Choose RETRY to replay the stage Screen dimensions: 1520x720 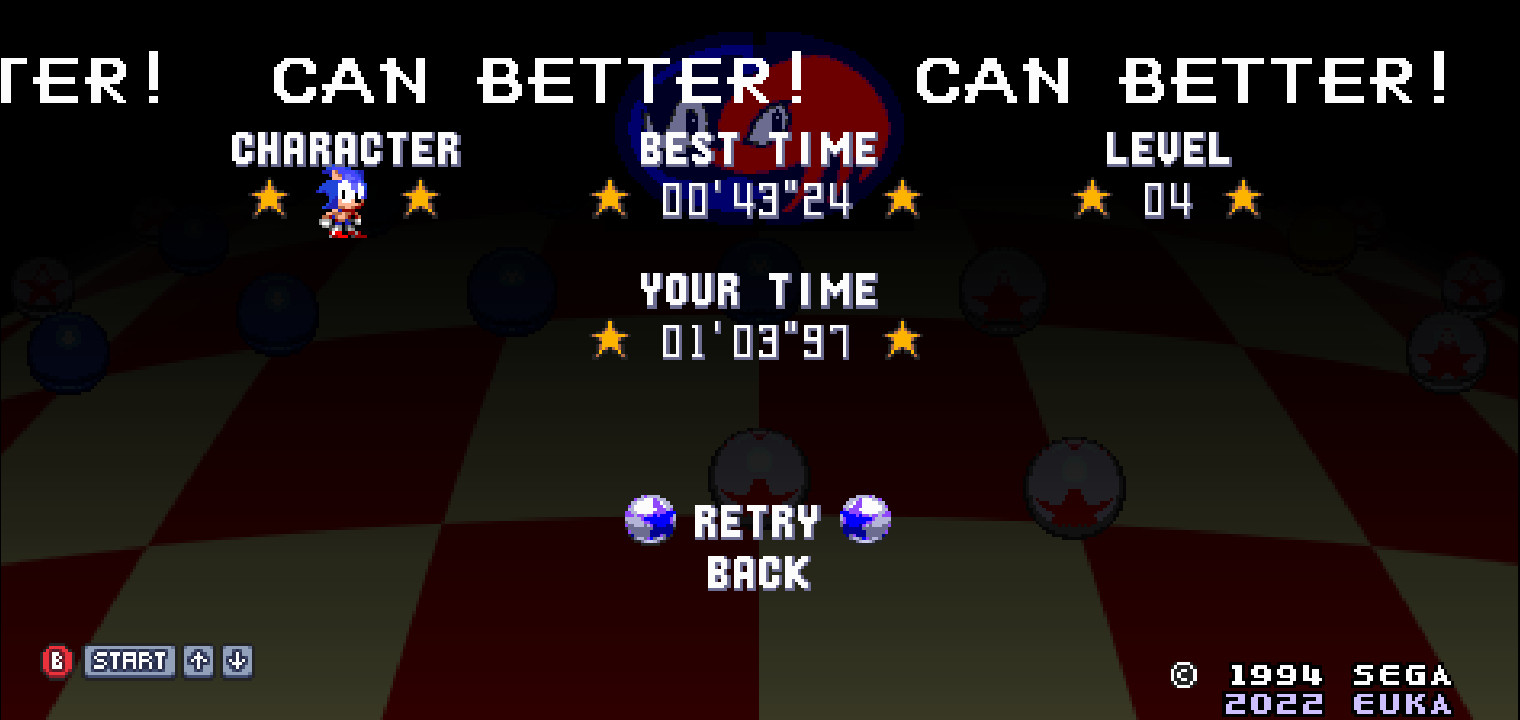[x=757, y=520]
